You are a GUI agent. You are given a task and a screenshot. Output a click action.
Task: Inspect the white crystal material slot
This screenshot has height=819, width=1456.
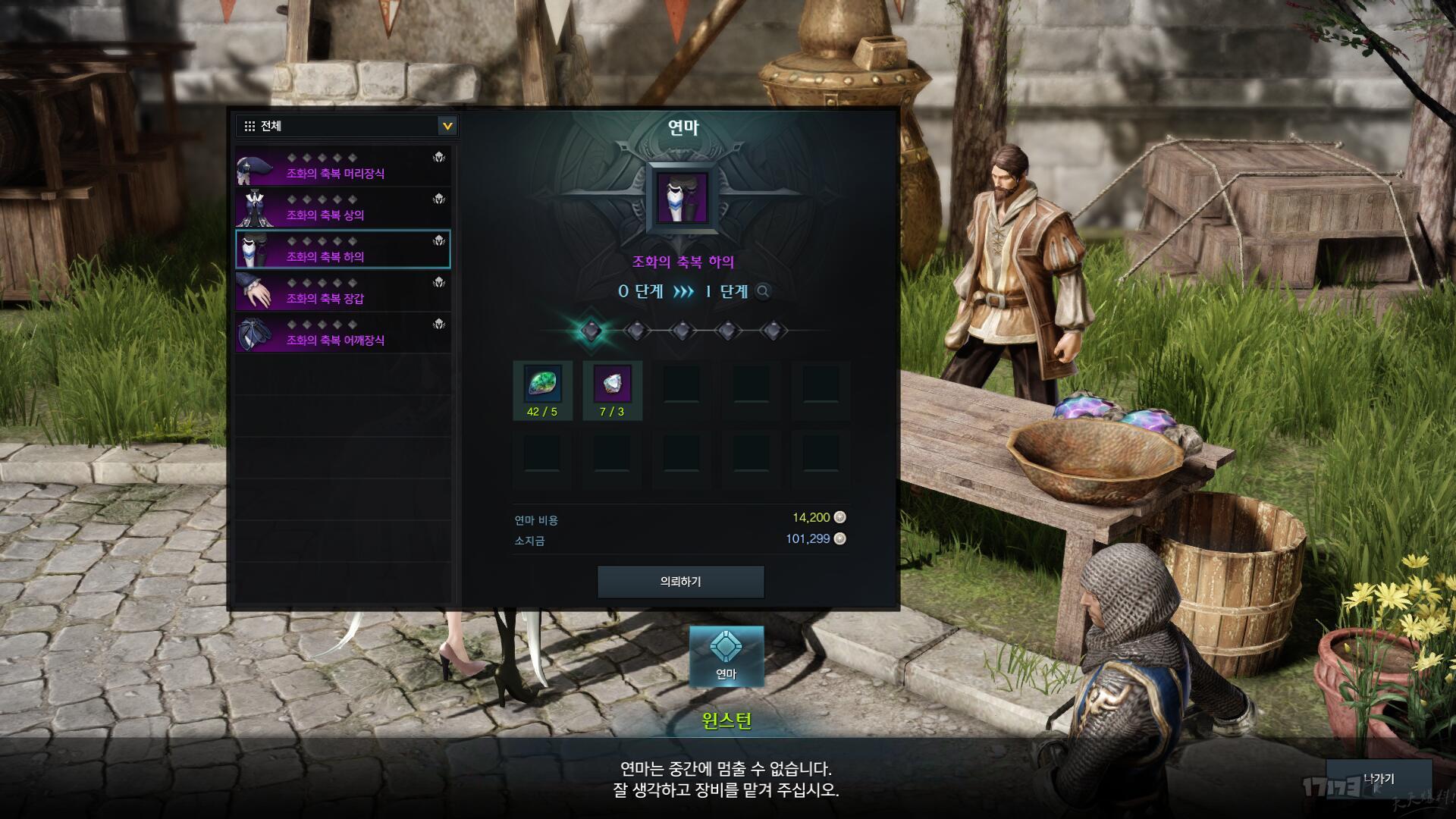point(612,384)
